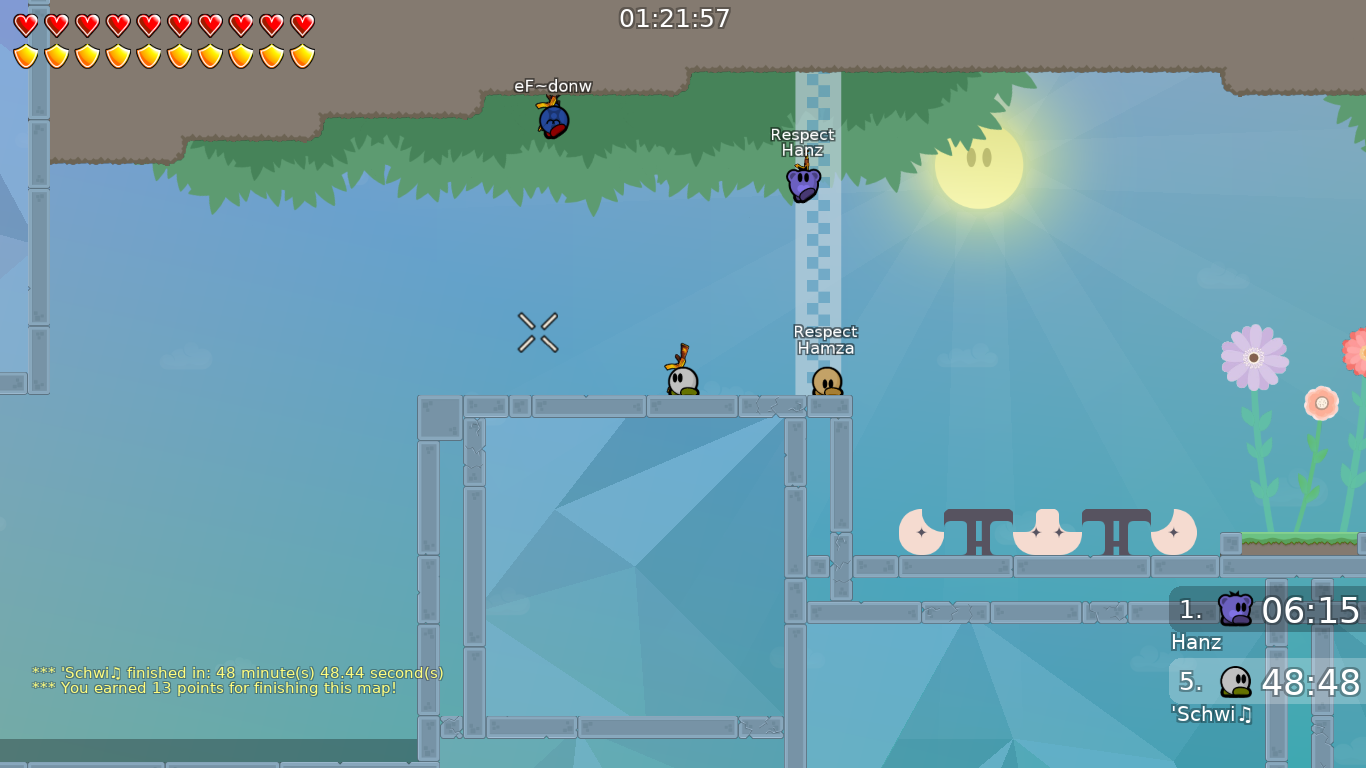Click the 'Schwi♫ finished in 48 minutes chat line
The height and width of the screenshot is (768, 1366).
coord(238,673)
